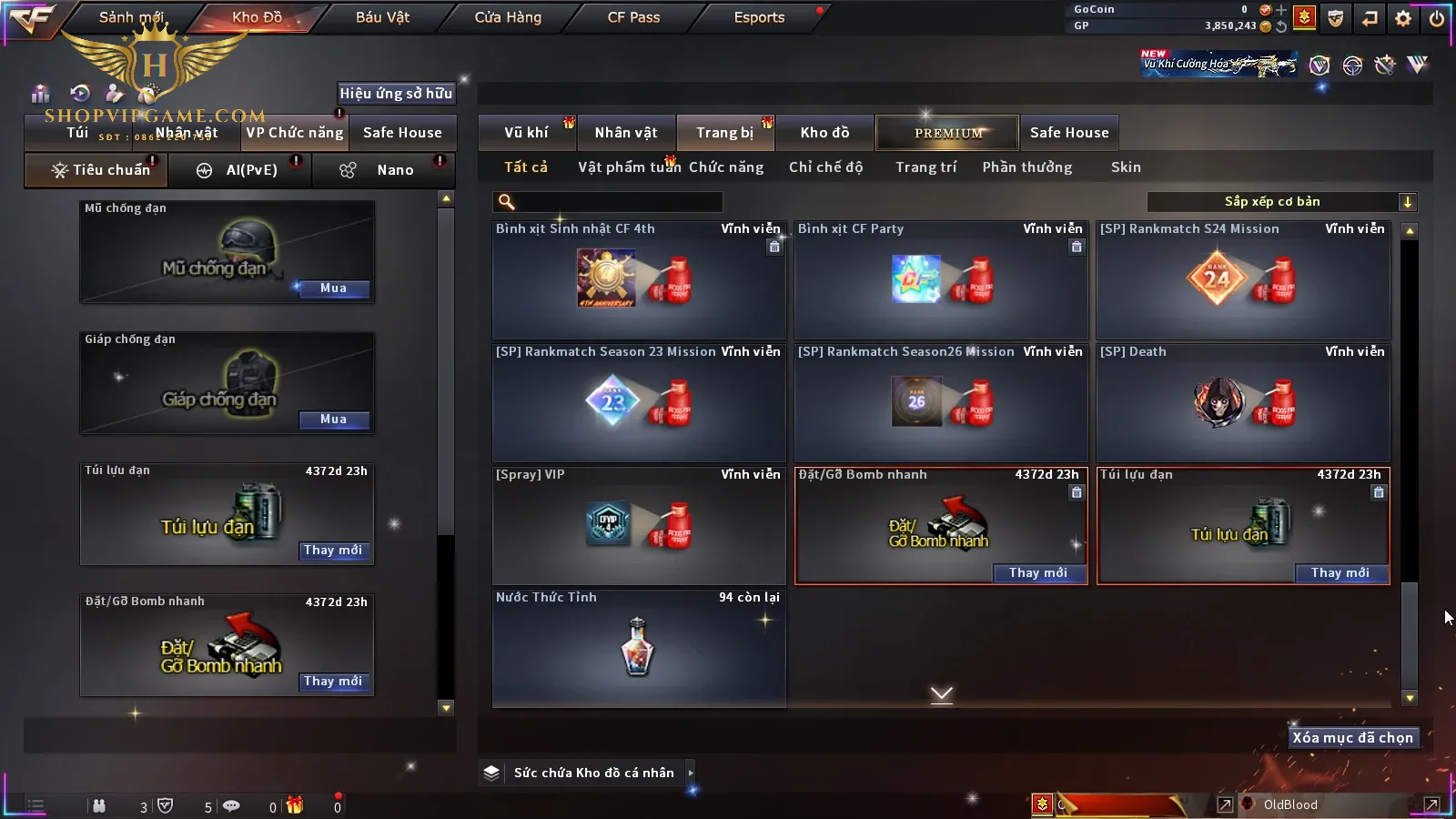
Task: Select the PREMIUM tab
Action: point(948,133)
